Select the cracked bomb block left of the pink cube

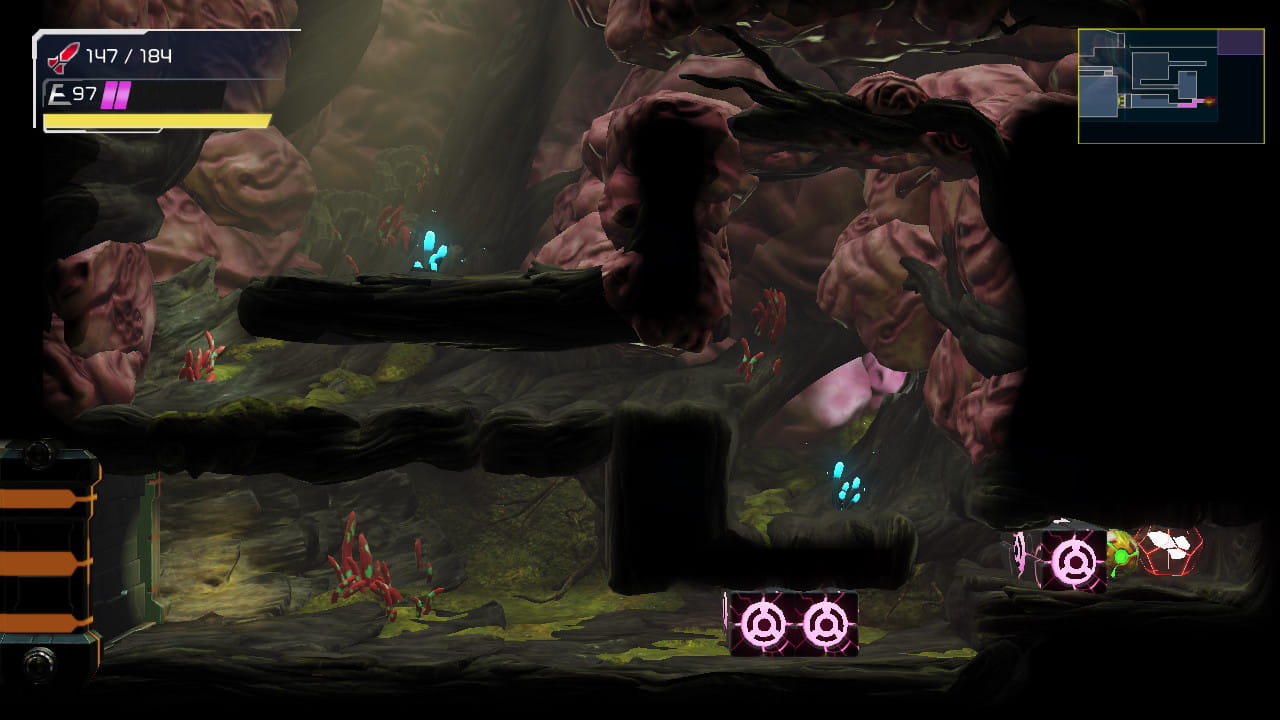pos(1019,553)
